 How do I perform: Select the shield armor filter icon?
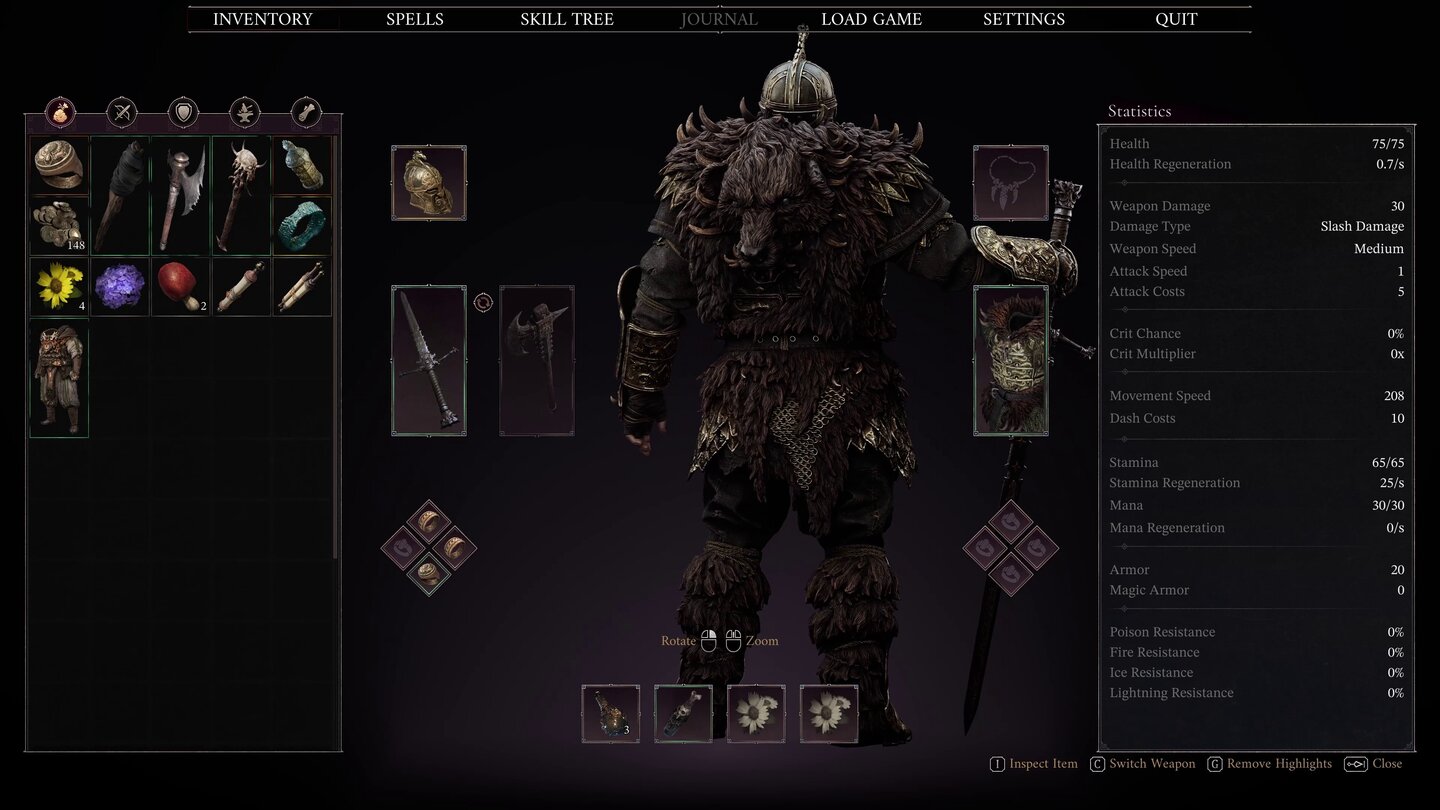pyautogui.click(x=182, y=112)
